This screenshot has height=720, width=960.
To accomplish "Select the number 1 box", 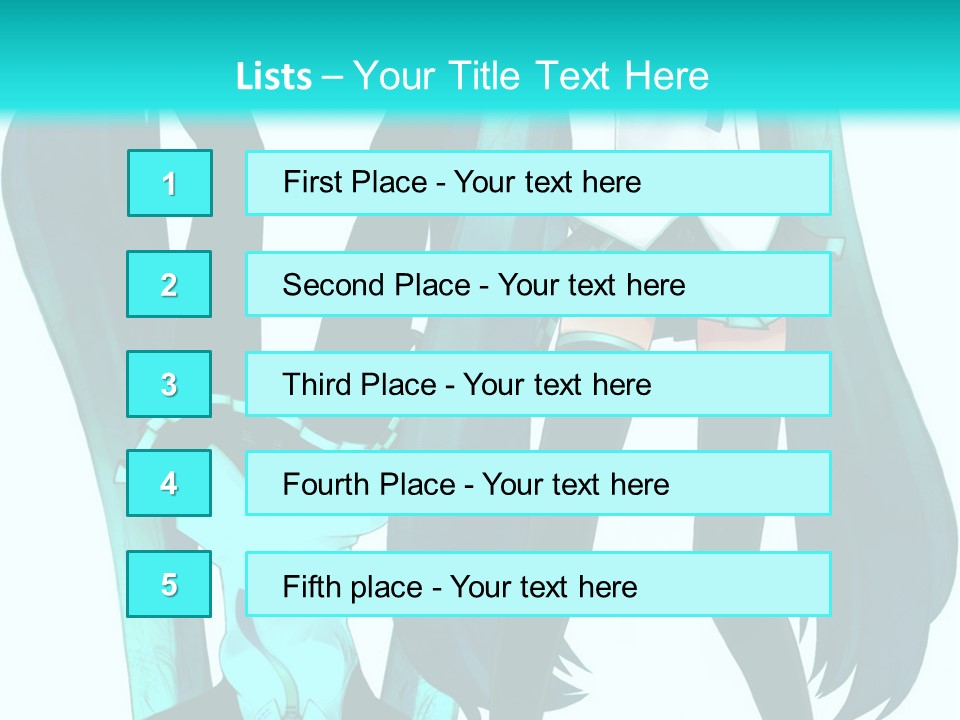I will pos(170,183).
